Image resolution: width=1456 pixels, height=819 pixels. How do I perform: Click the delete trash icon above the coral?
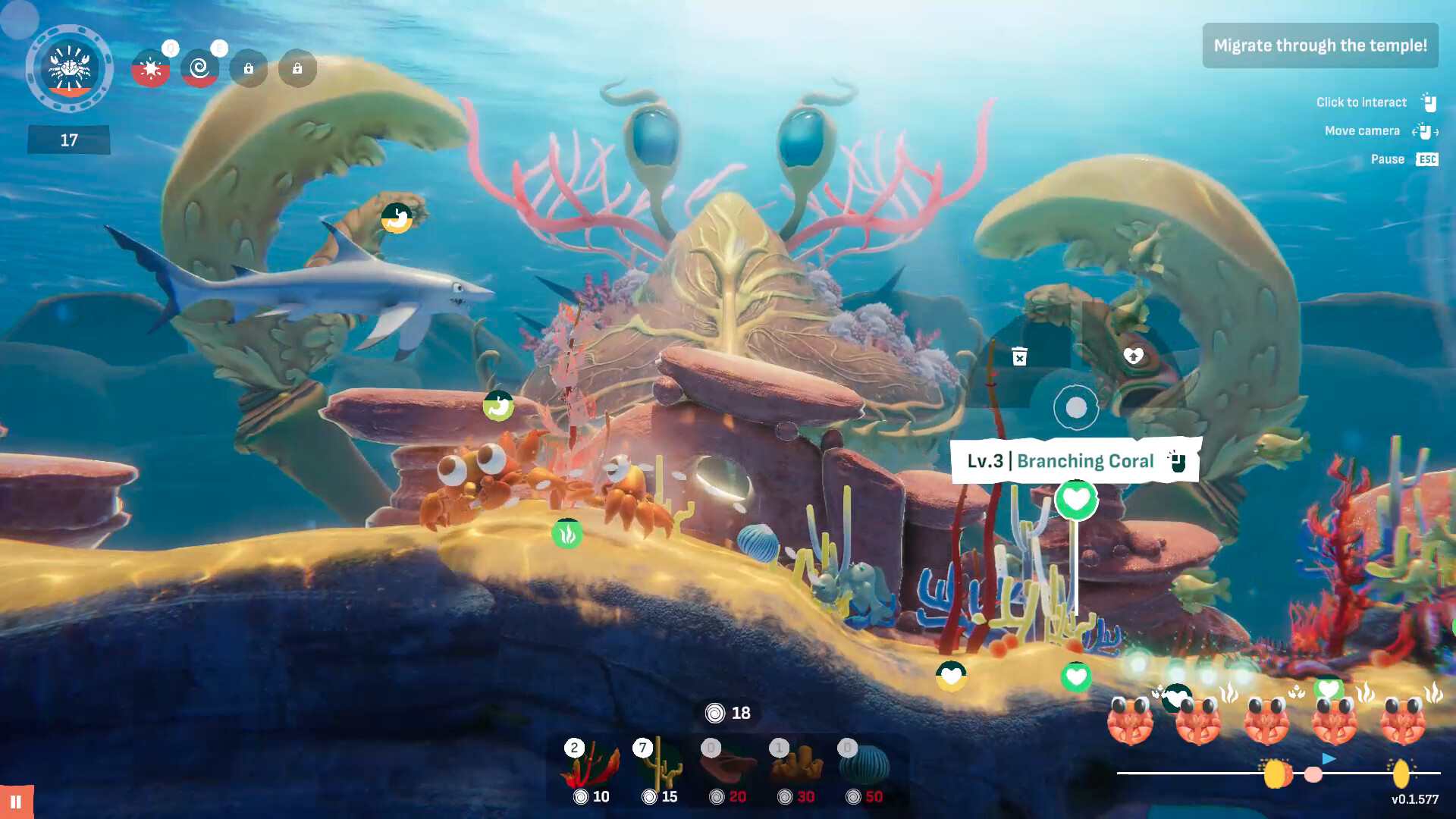(x=1018, y=356)
